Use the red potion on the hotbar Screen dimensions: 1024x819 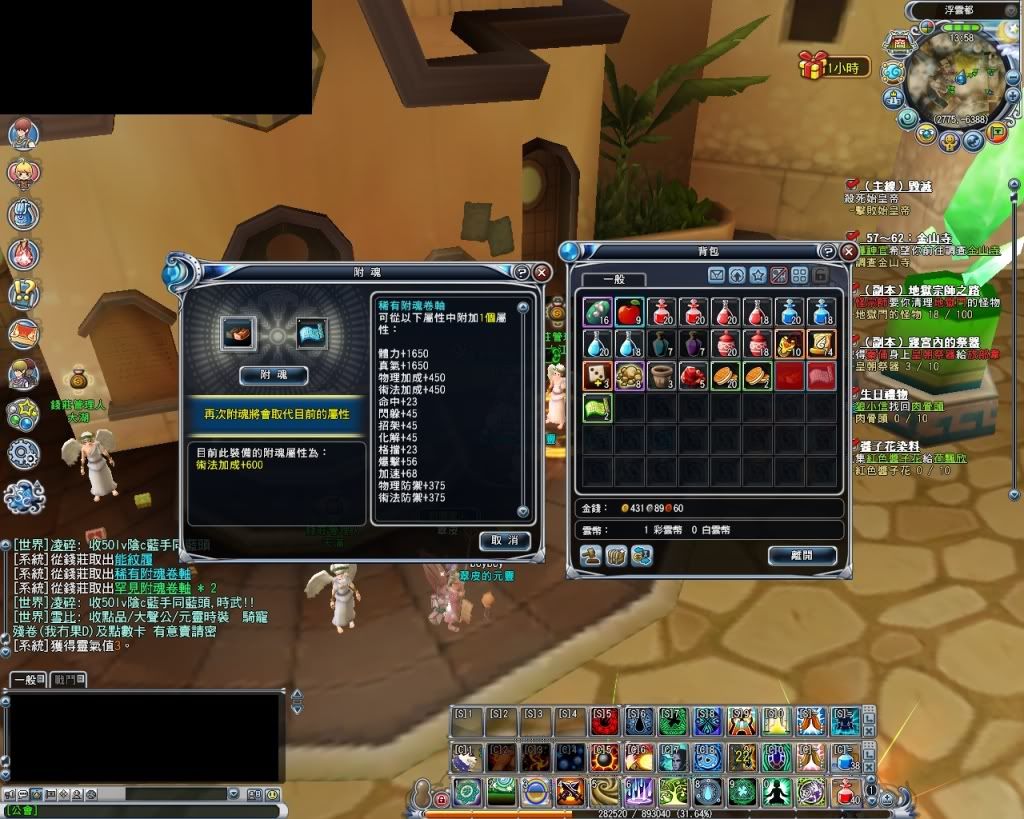pos(846,793)
